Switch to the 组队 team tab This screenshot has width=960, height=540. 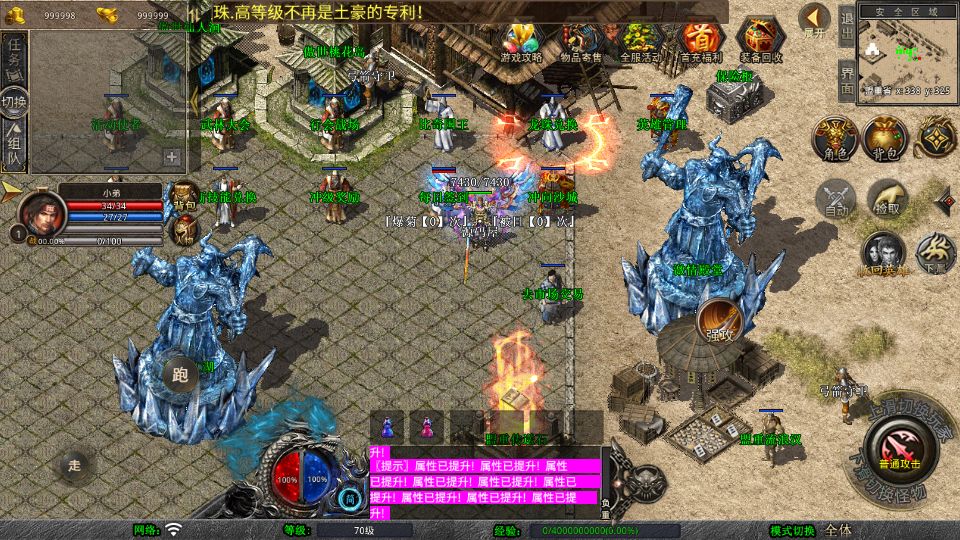[14, 143]
